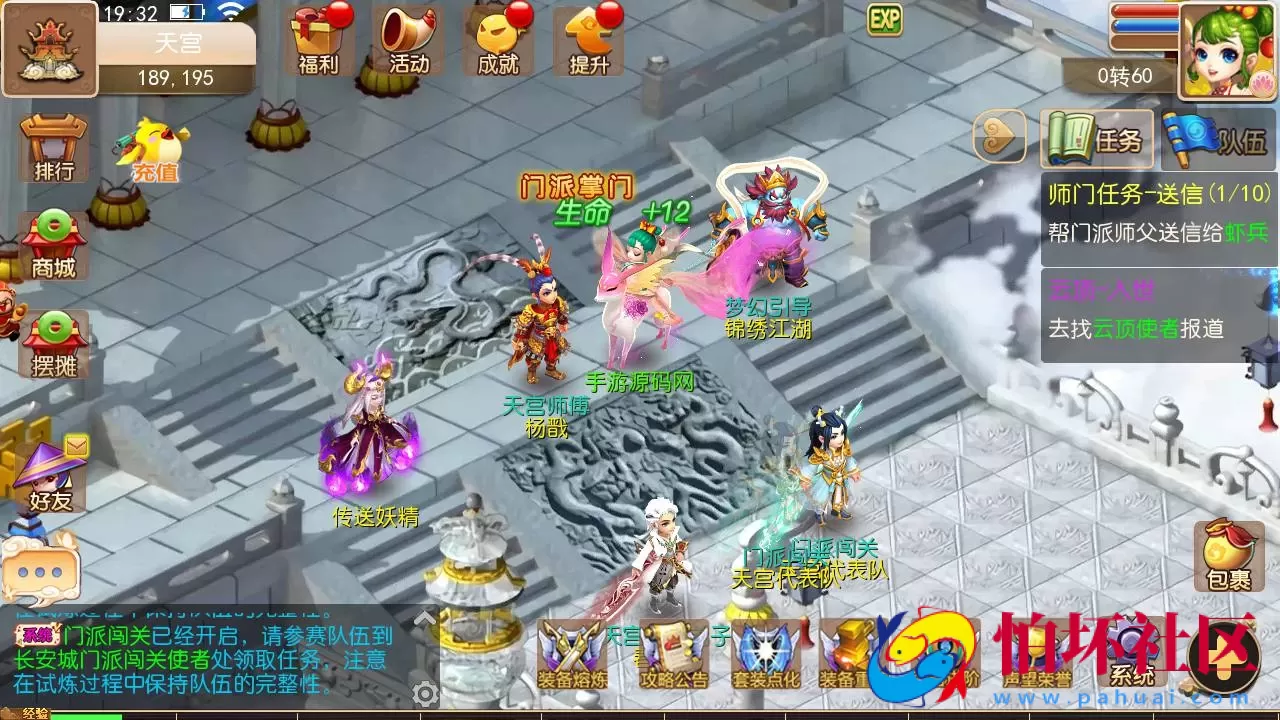1280x720 pixels.
Task: Claim rewards via the 福利 gift icon
Action: coord(318,40)
